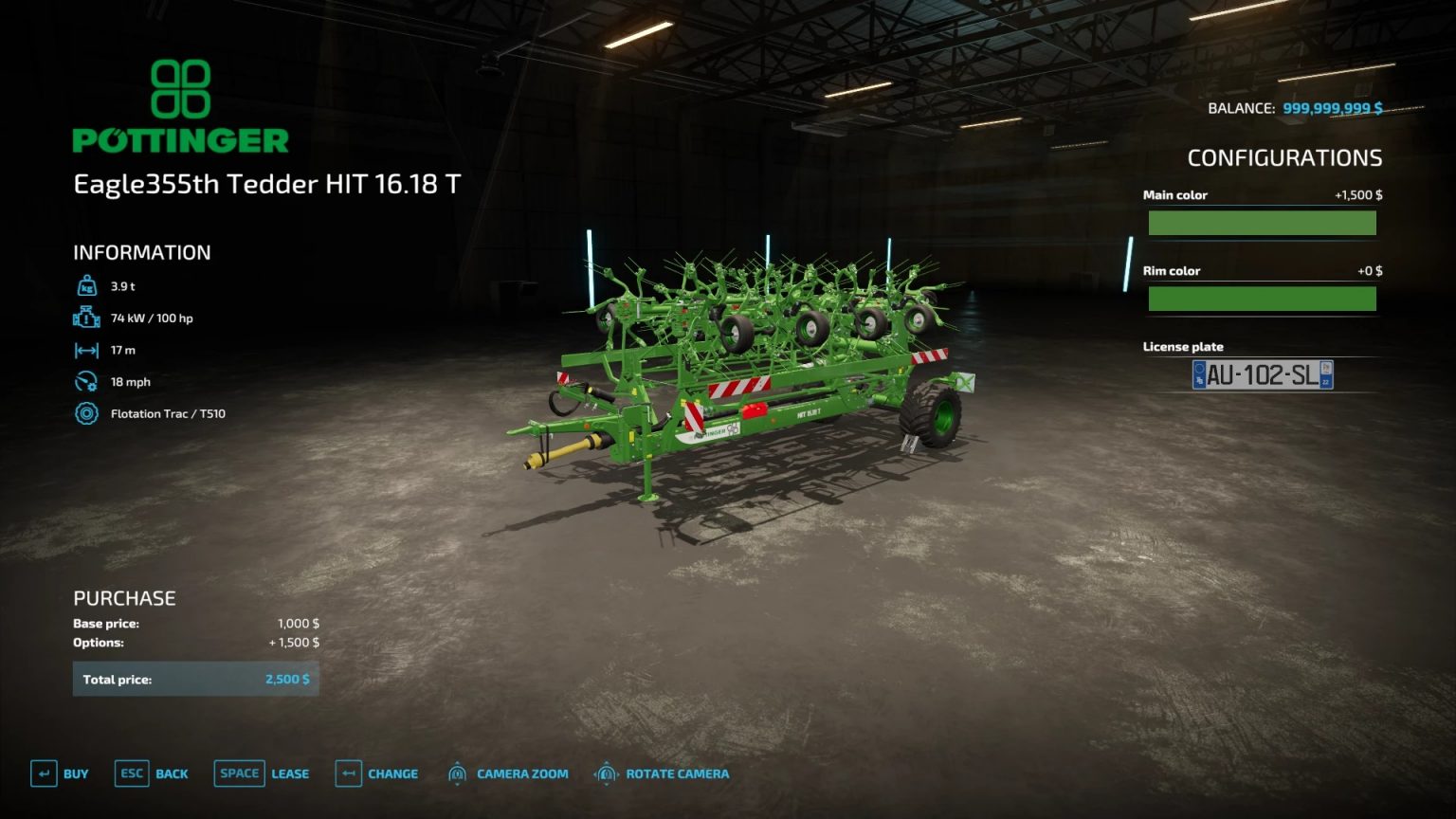Click the INFORMATION section heading

140,252
